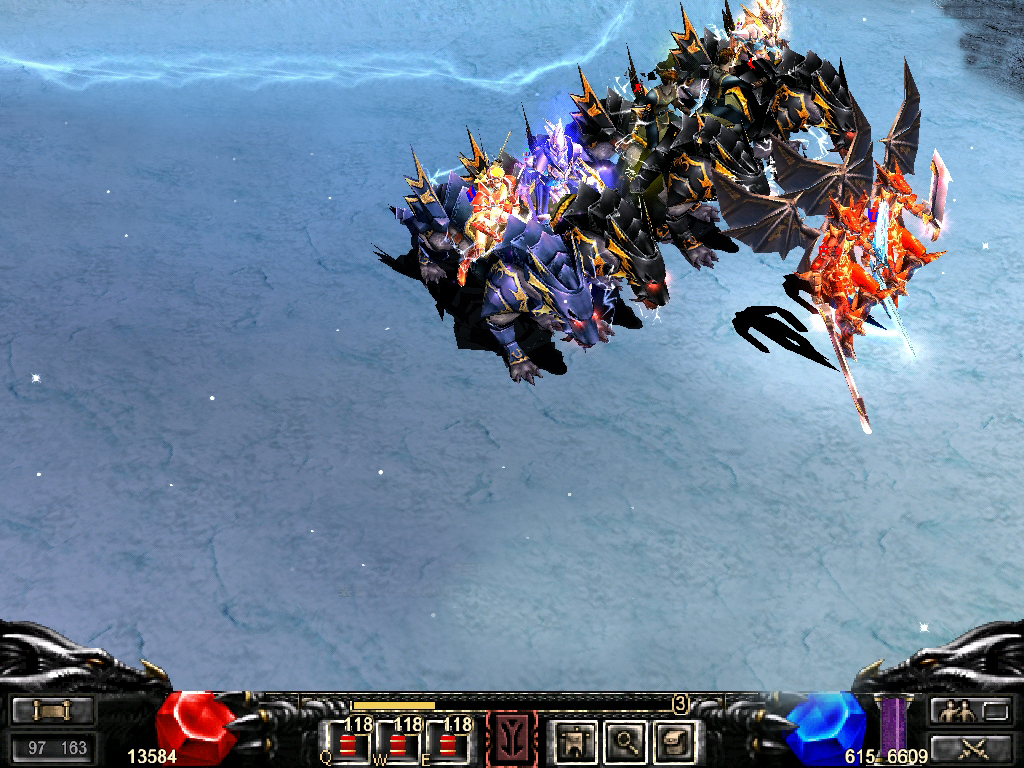Image resolution: width=1024 pixels, height=768 pixels.
Task: Click the magnifying glass button
Action: [625, 741]
